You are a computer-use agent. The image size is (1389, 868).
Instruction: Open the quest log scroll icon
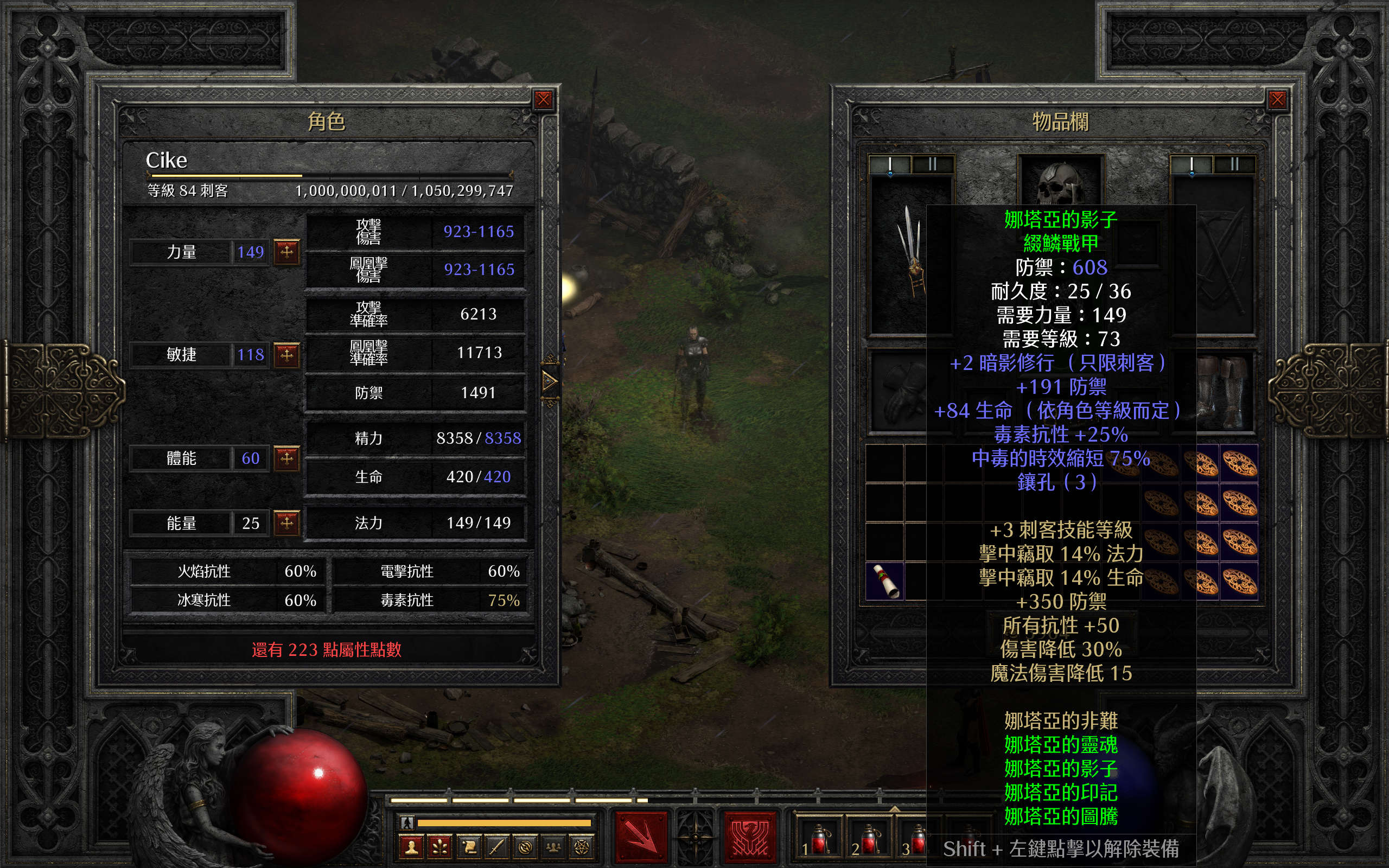pos(468,847)
